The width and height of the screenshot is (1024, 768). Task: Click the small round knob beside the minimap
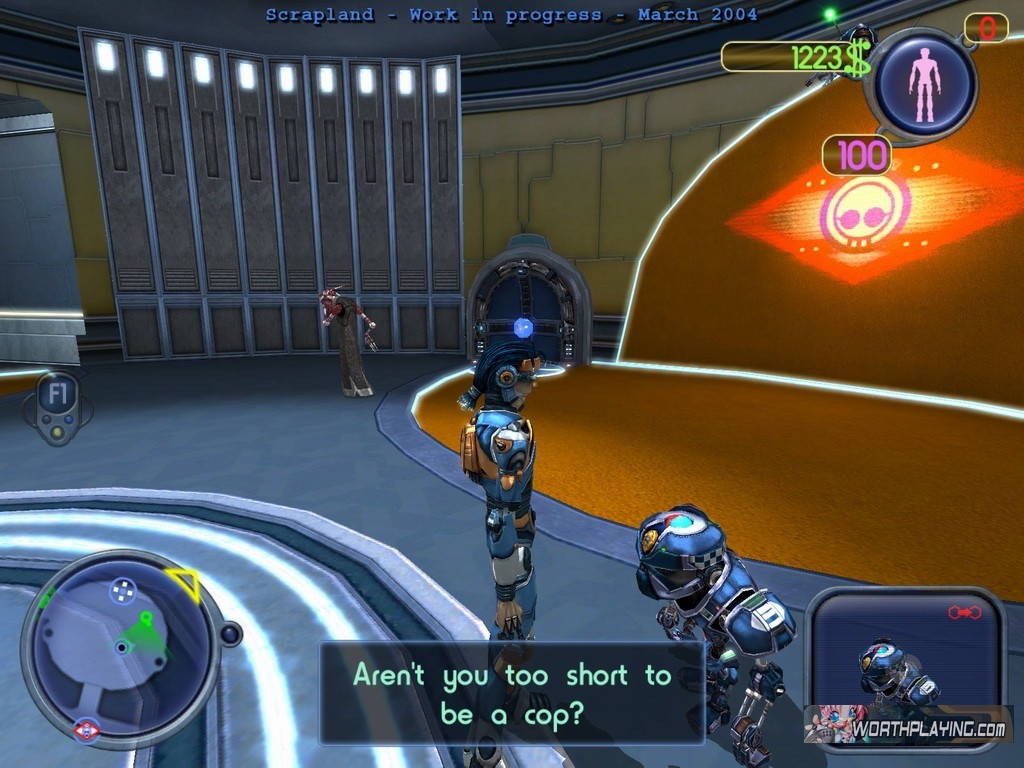click(231, 634)
